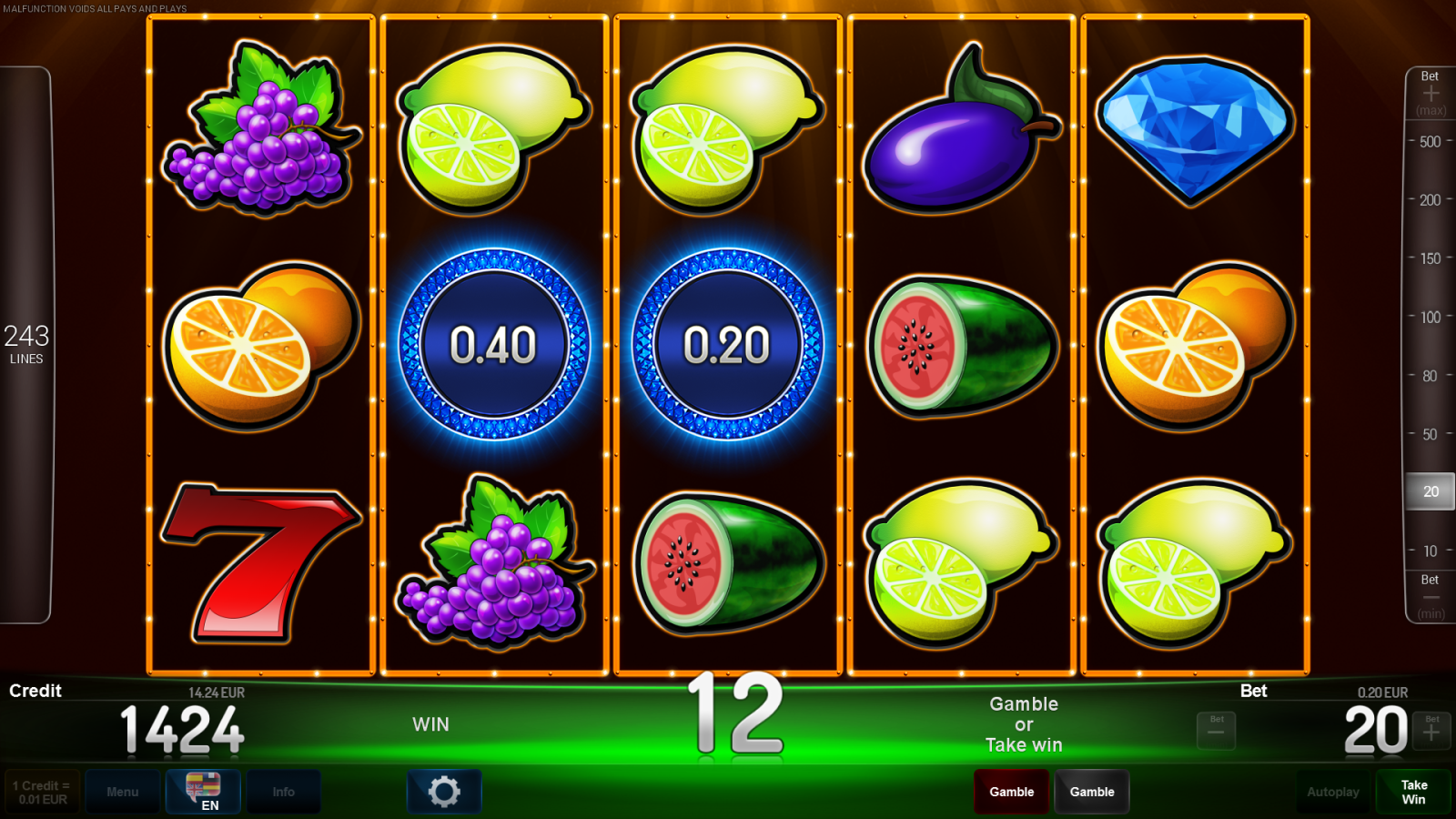Decrease the bet with the Bet minus icon
This screenshot has width=1456, height=819.
(1216, 730)
